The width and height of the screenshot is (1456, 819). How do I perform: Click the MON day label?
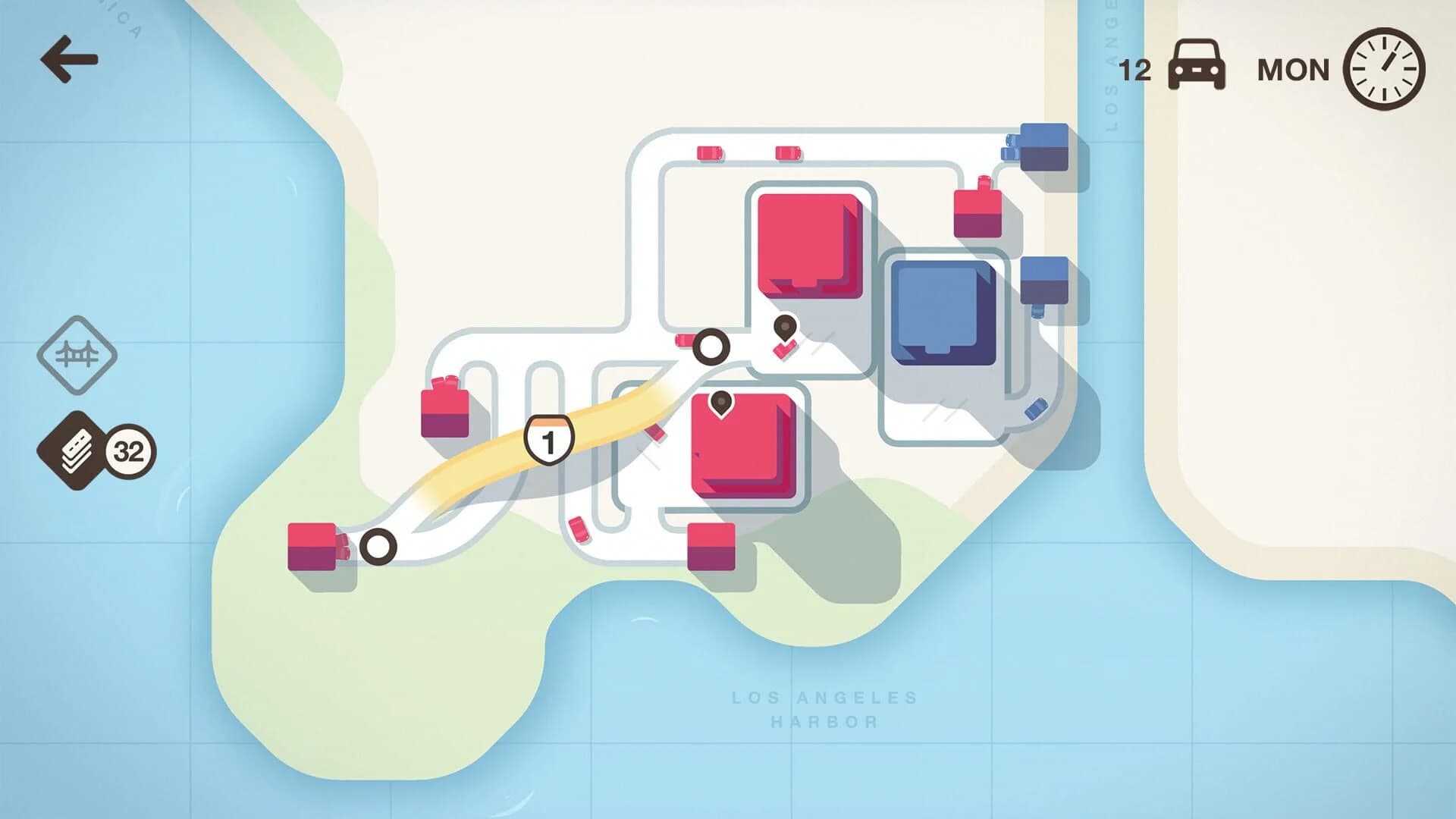pos(1291,68)
